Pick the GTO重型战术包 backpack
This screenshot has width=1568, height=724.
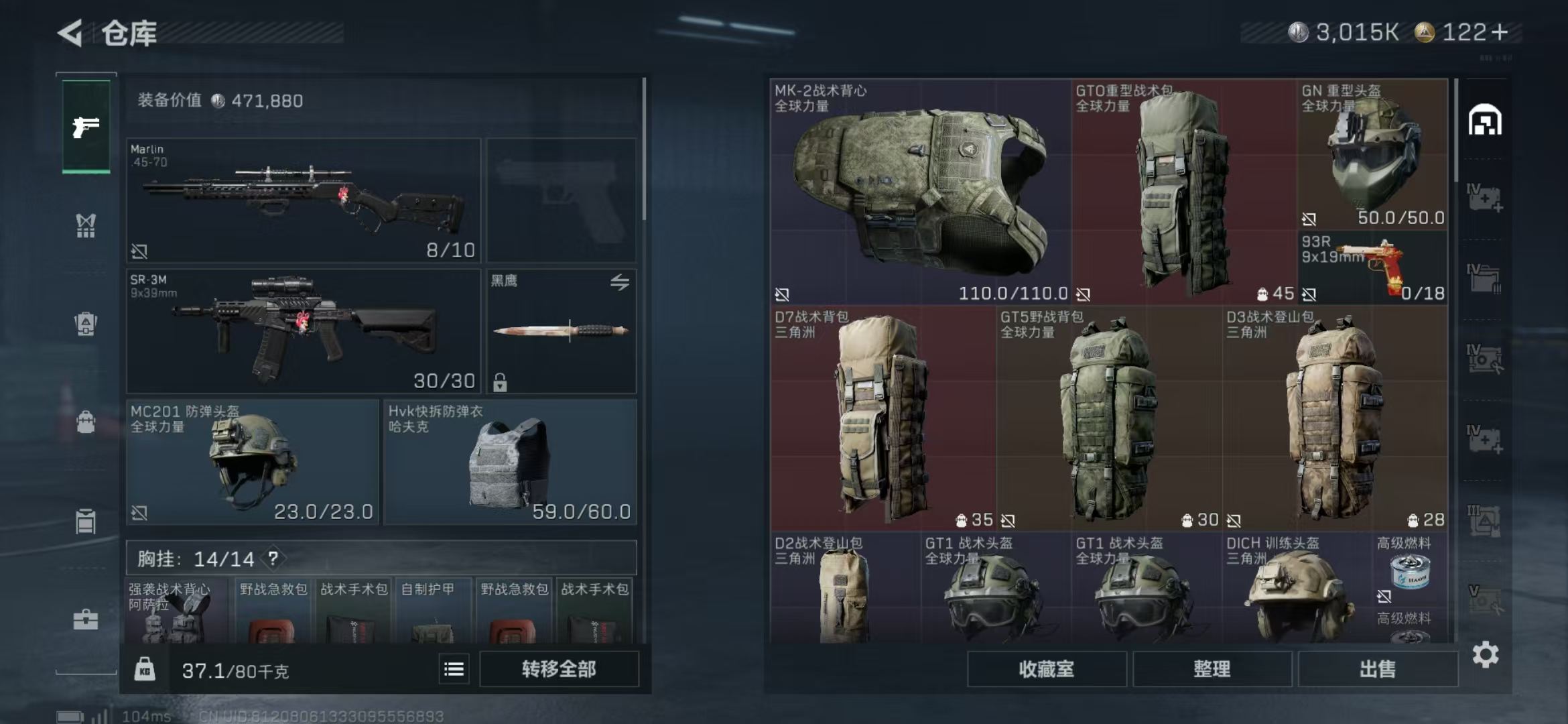(x=1183, y=191)
